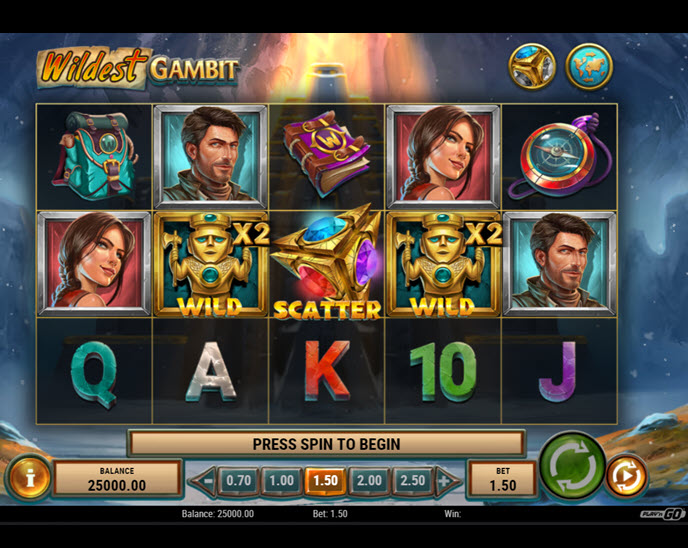Pick the 2.50 bet value
Viewport: 688px width, 548px height.
(x=412, y=480)
